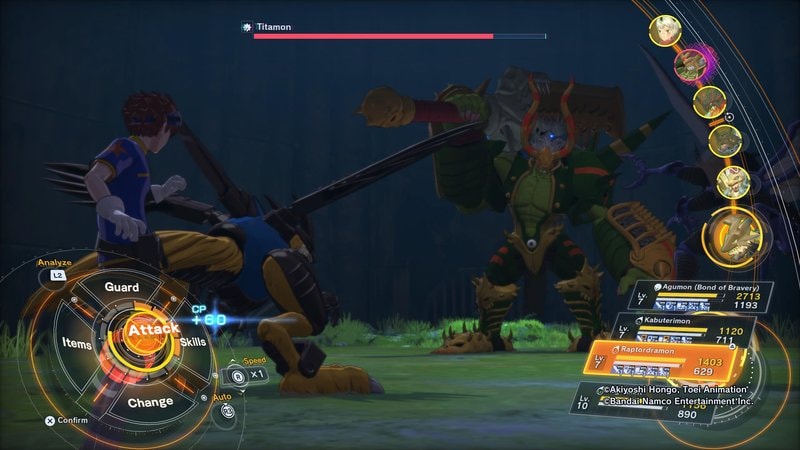
Task: Open the Skills command
Action: point(193,343)
